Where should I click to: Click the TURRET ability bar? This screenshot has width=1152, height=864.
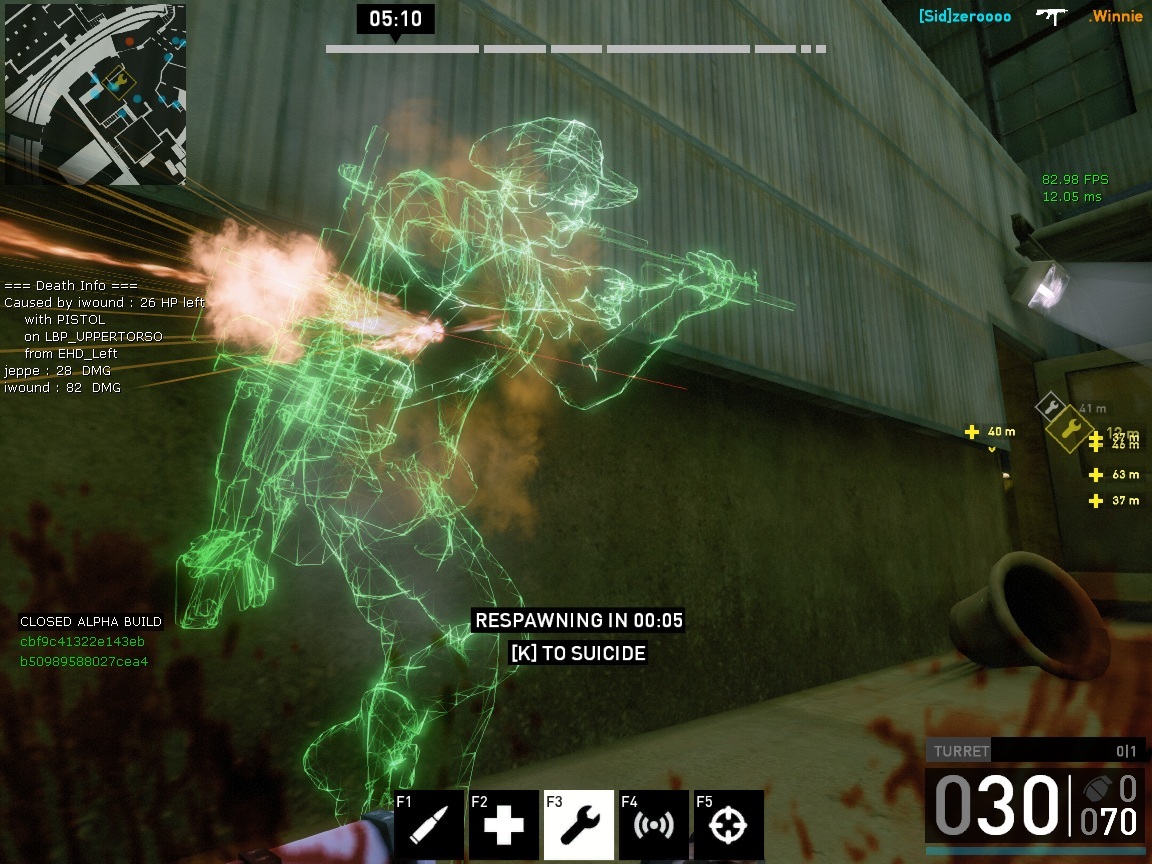tap(1034, 751)
